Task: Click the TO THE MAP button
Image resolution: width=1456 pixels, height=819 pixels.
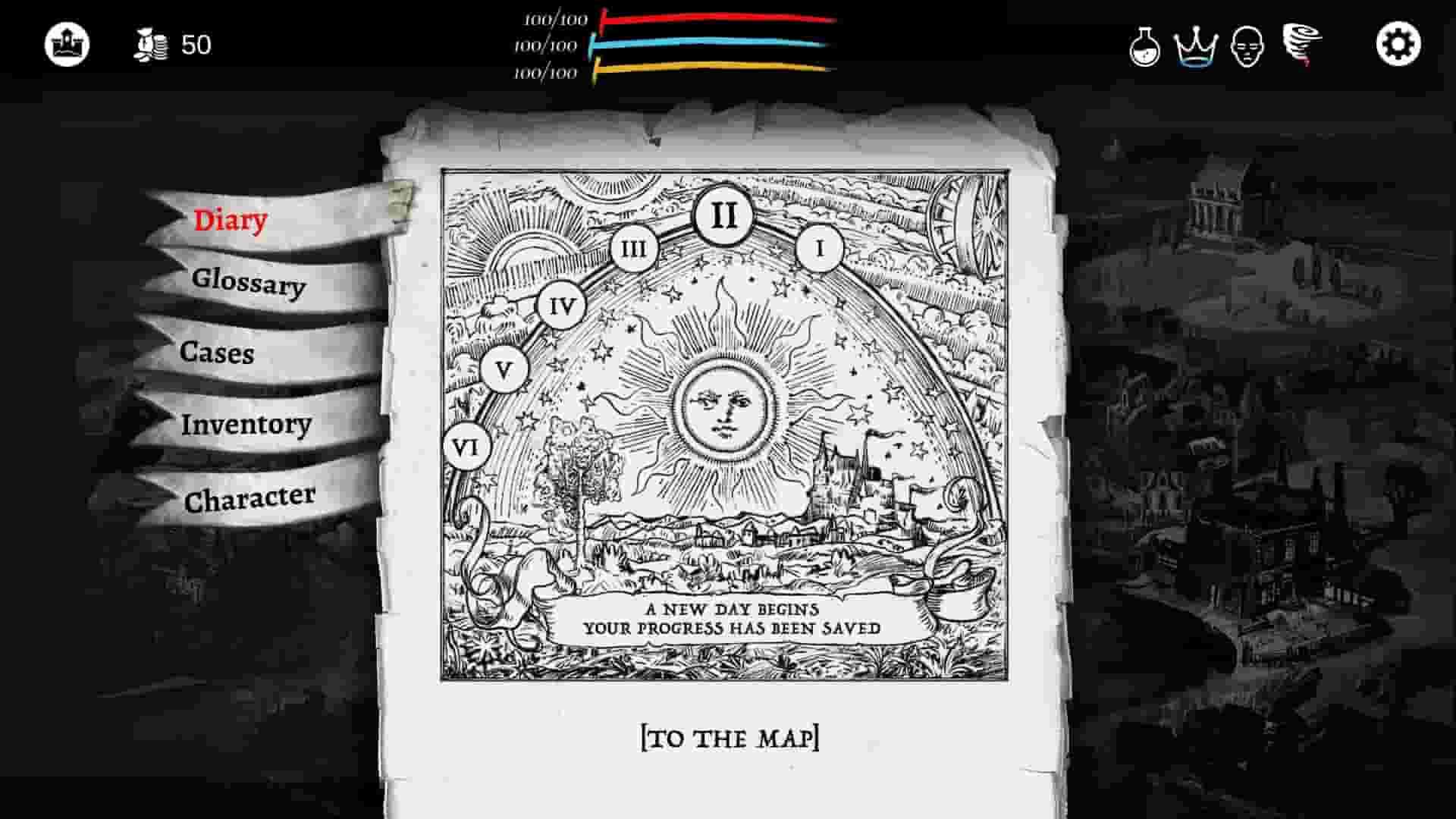Action: 730,735
